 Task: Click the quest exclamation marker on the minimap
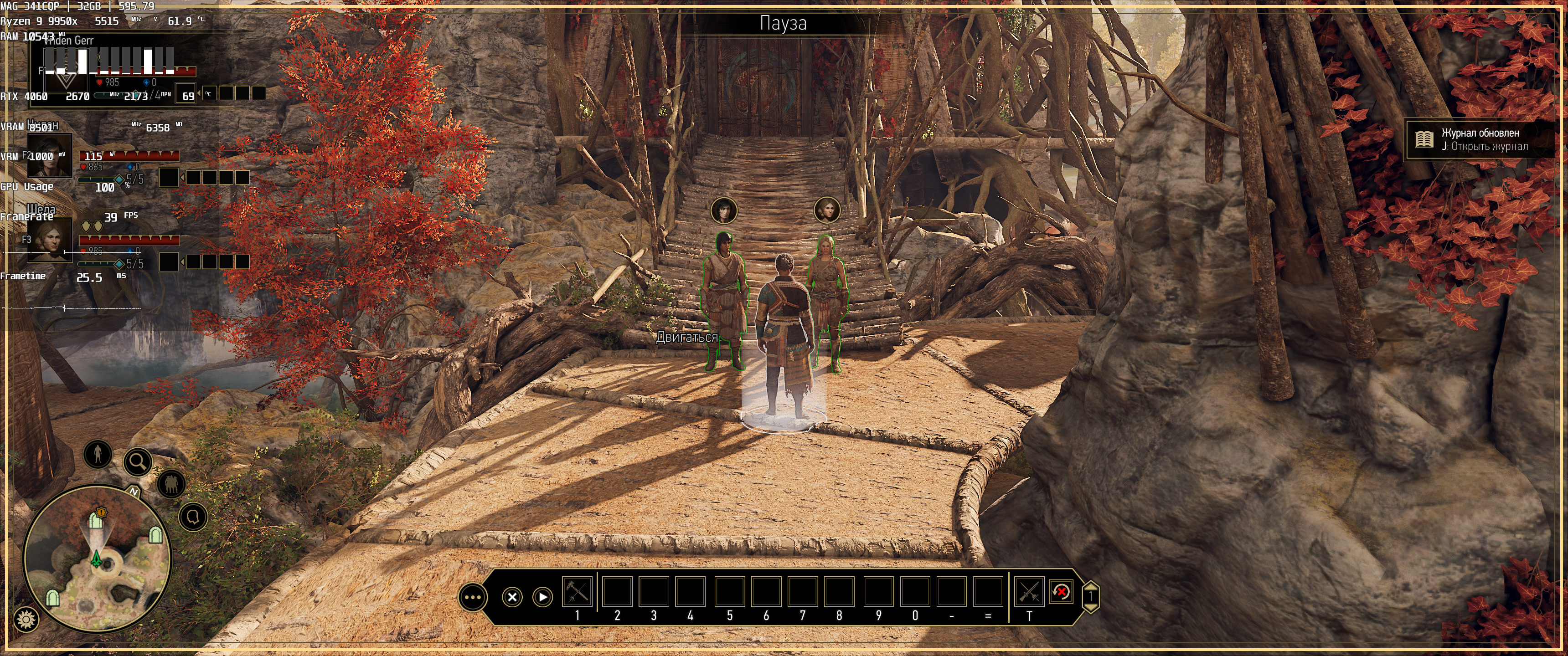click(x=102, y=513)
